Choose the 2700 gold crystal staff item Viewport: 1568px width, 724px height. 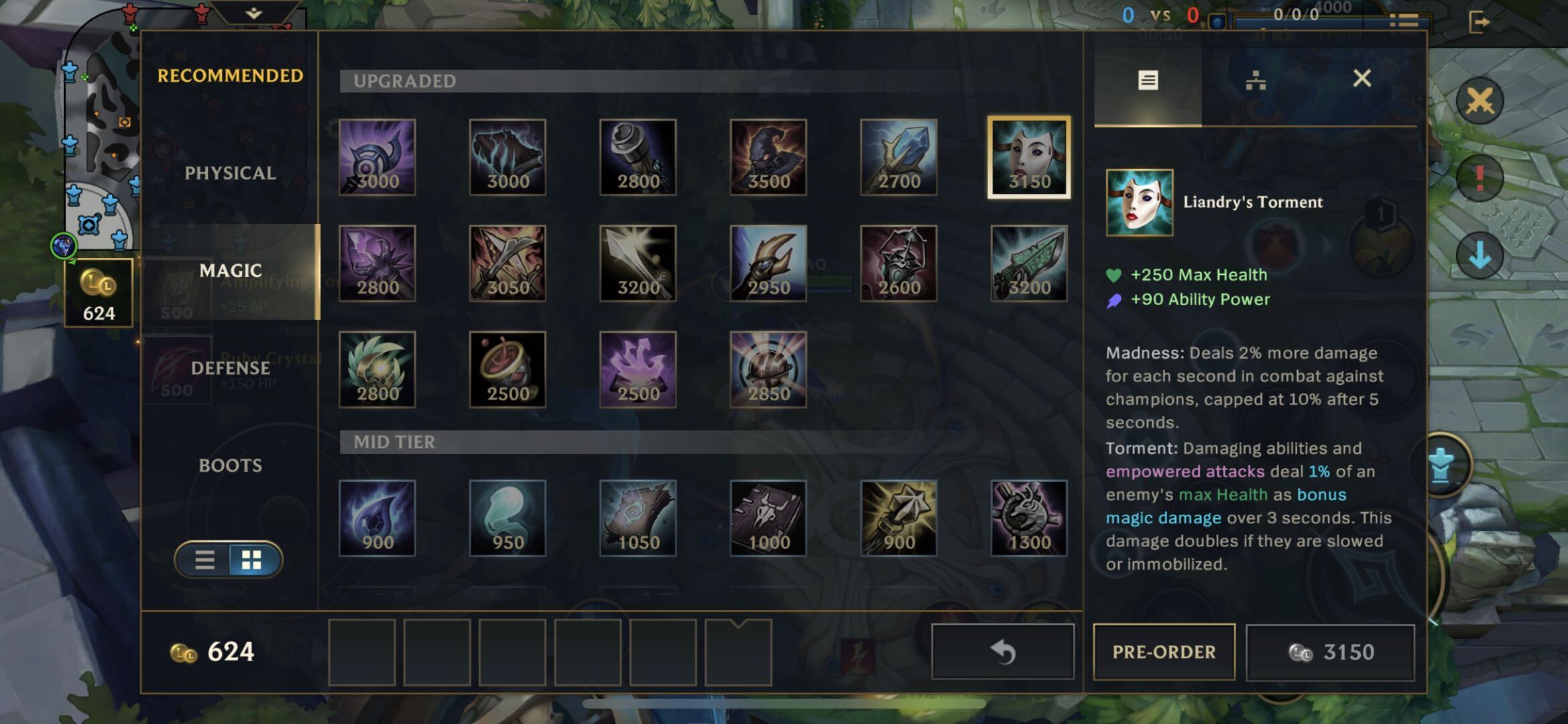point(898,158)
